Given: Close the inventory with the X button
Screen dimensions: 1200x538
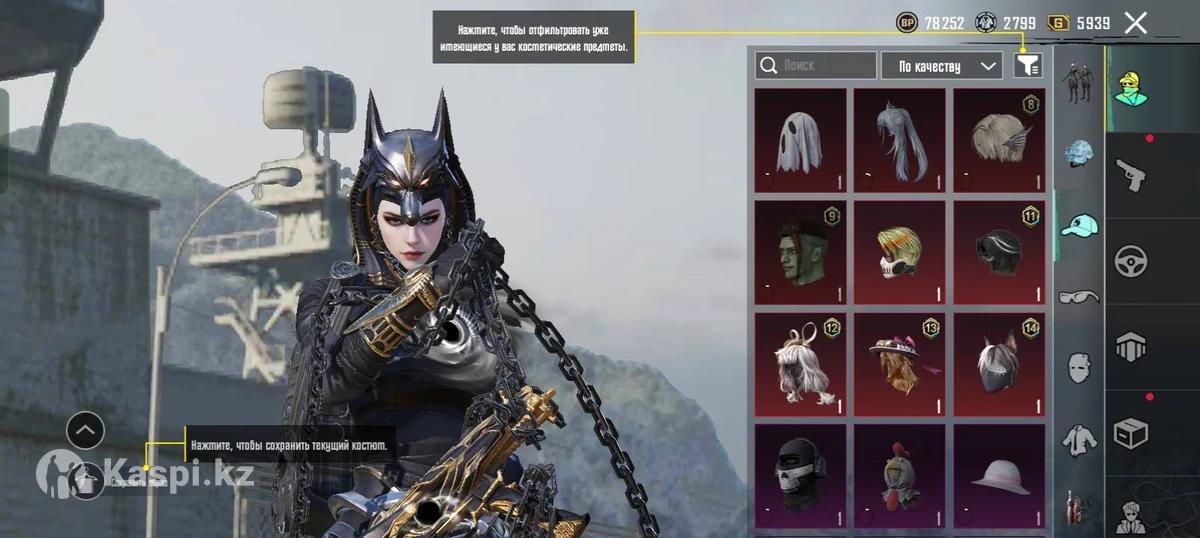Looking at the screenshot, I should (1135, 23).
